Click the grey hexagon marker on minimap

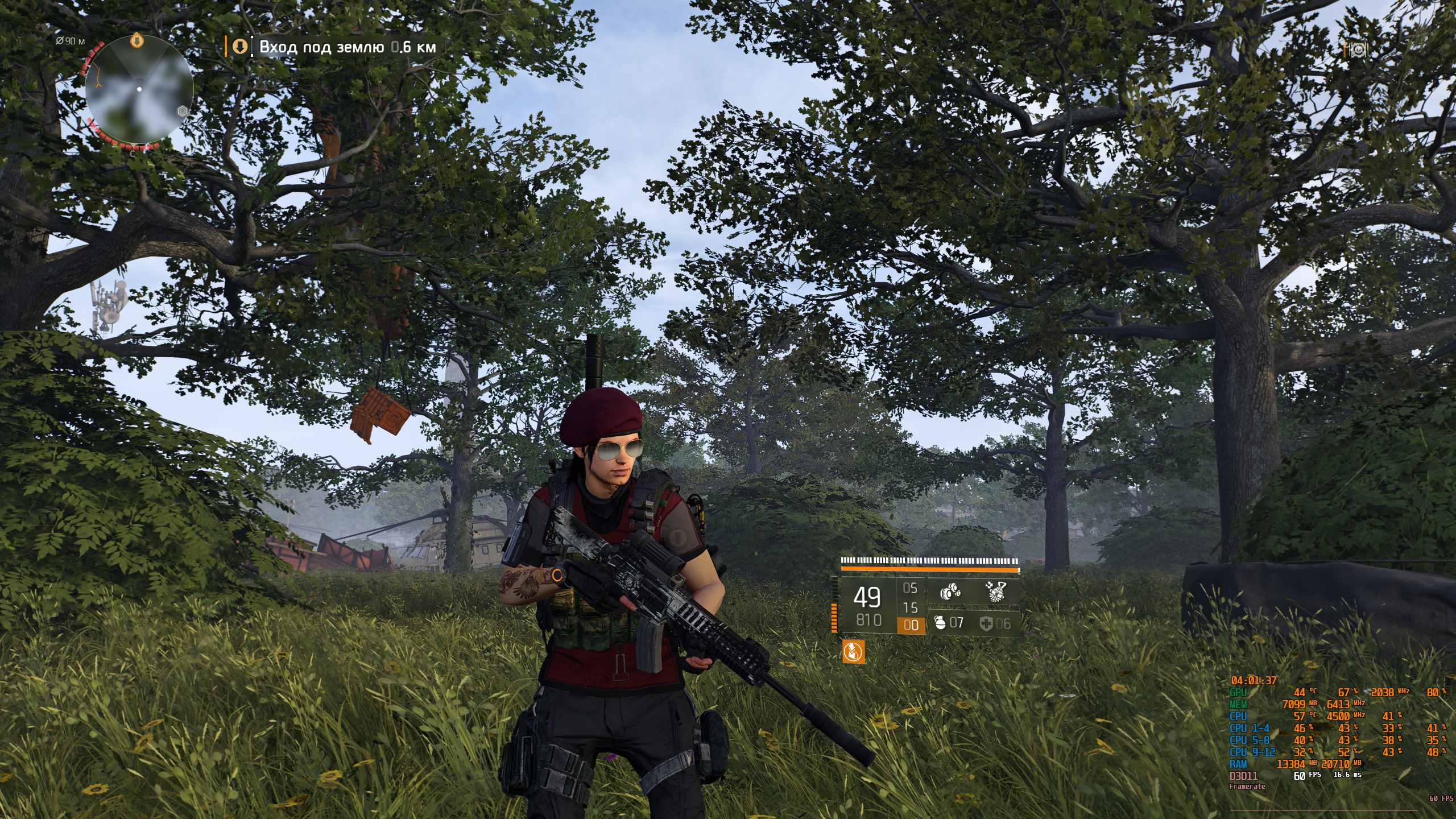pos(183,111)
